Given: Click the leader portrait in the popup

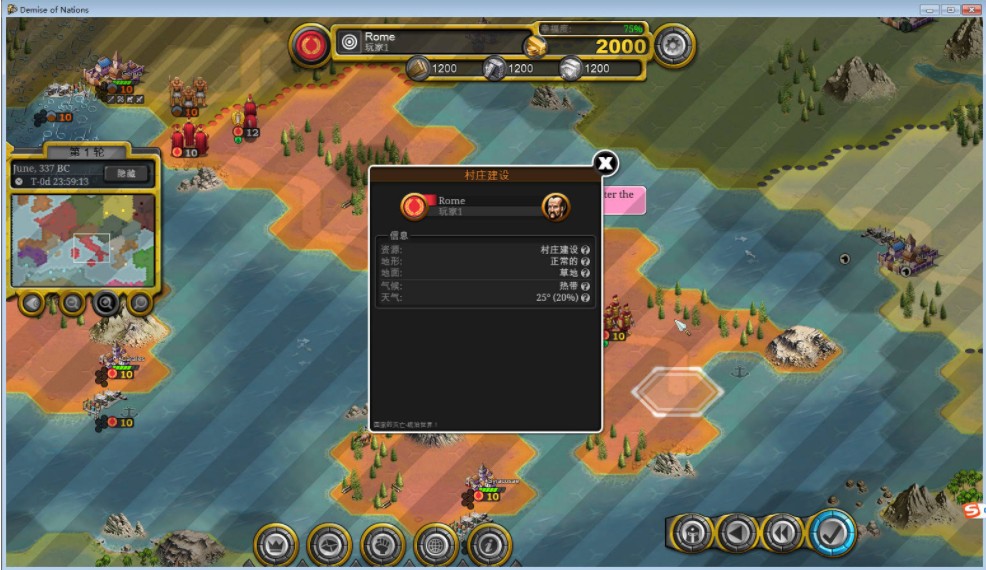Looking at the screenshot, I should [555, 207].
